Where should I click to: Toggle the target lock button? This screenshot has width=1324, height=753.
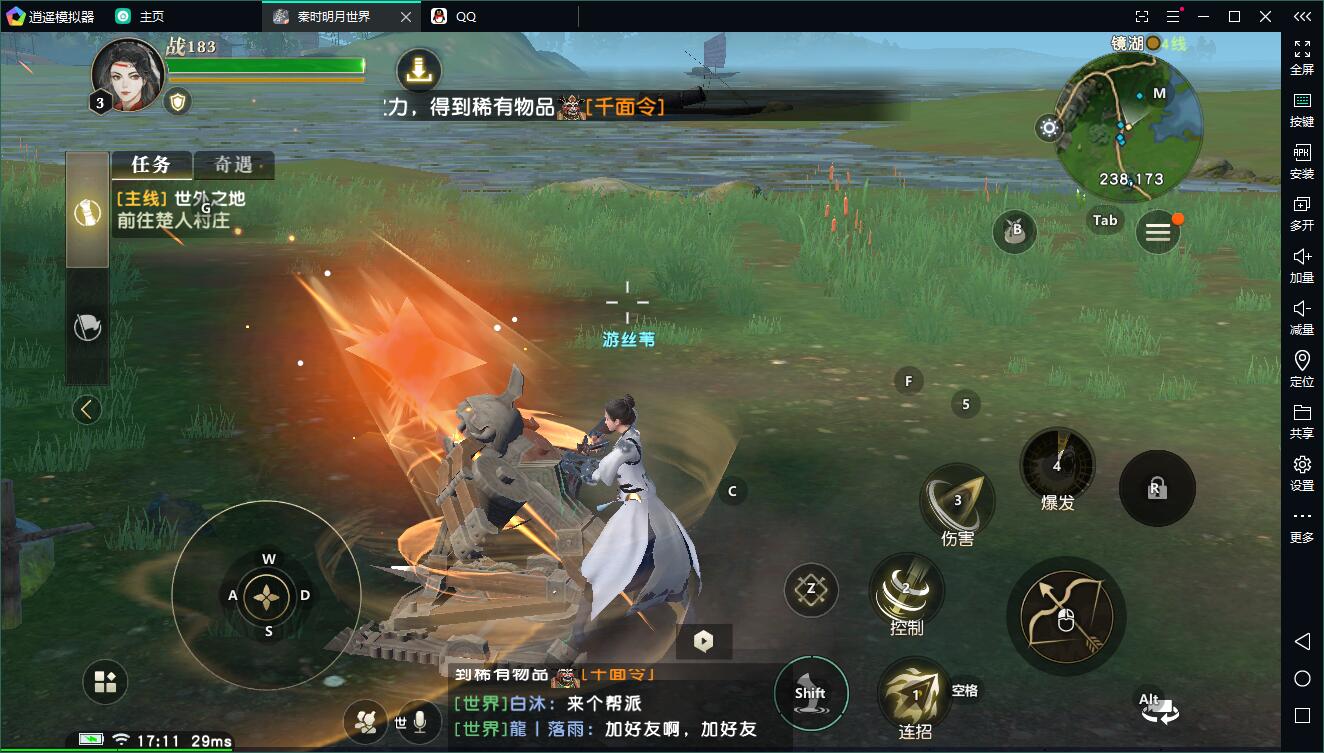point(1156,489)
